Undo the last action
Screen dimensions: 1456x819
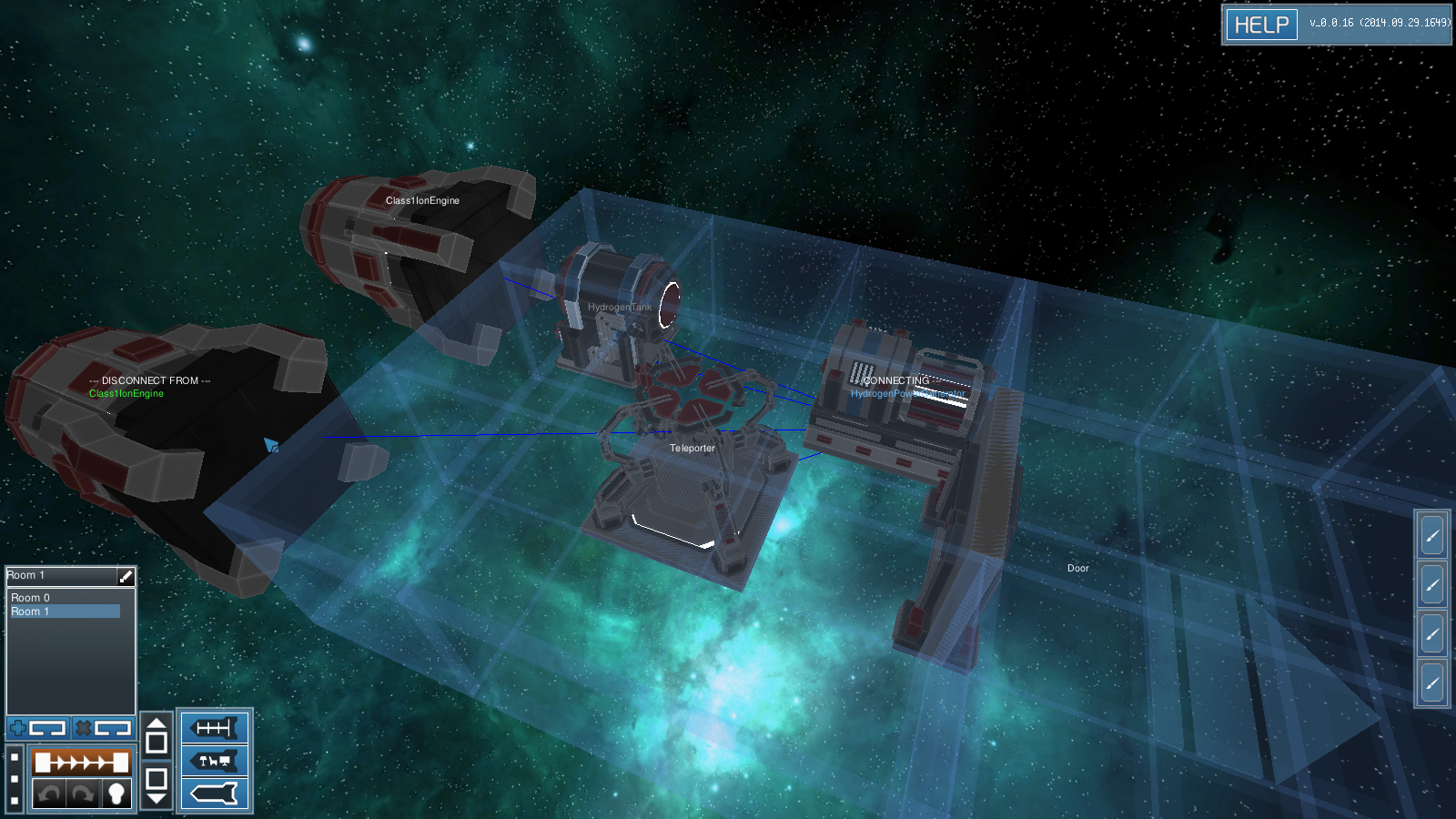click(x=49, y=794)
